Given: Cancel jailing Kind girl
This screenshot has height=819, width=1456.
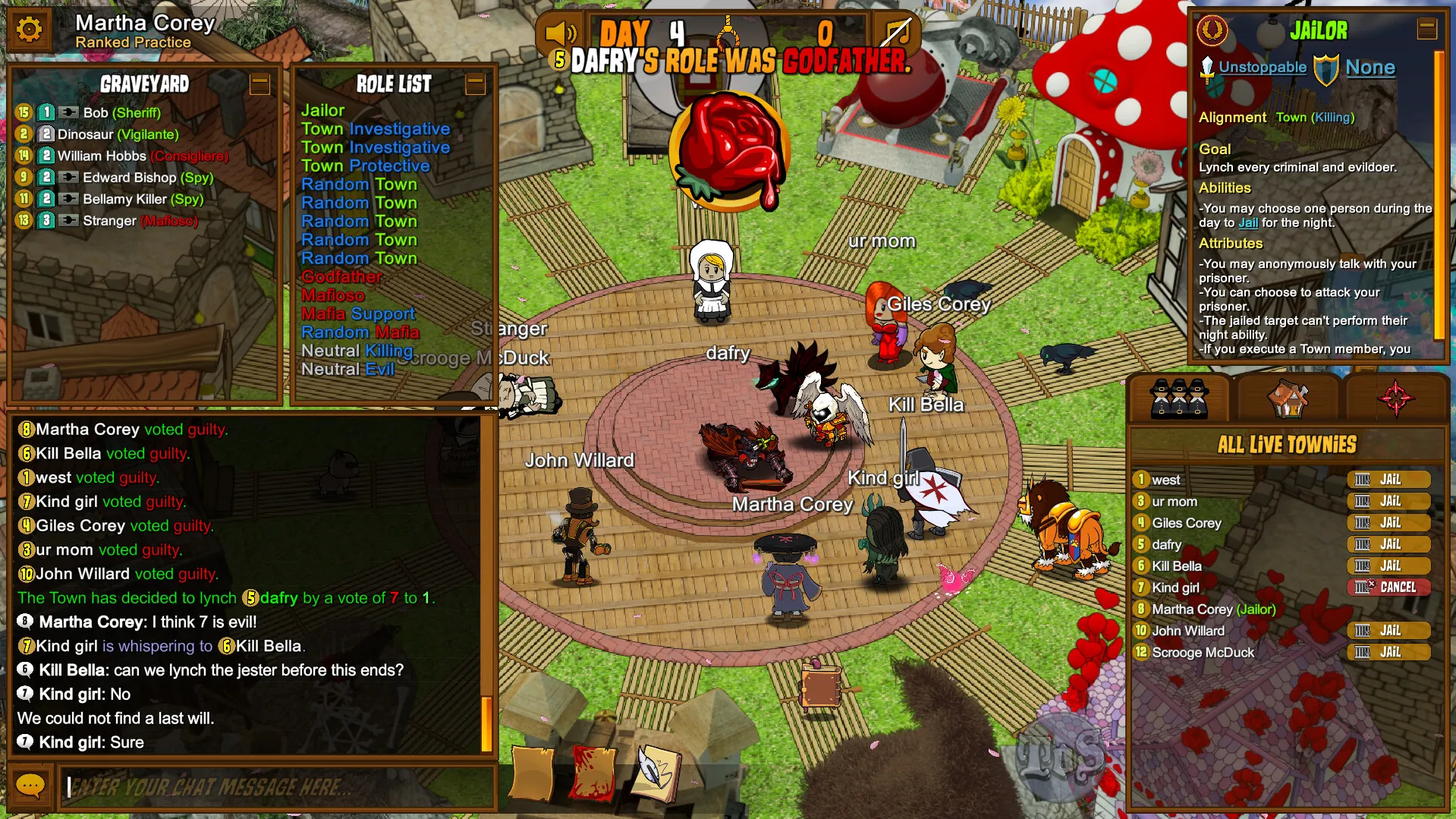Looking at the screenshot, I should (x=1389, y=587).
